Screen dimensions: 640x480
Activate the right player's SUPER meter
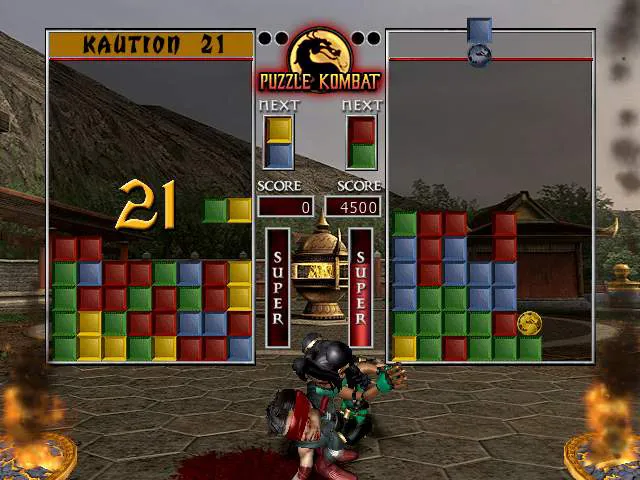(x=361, y=287)
